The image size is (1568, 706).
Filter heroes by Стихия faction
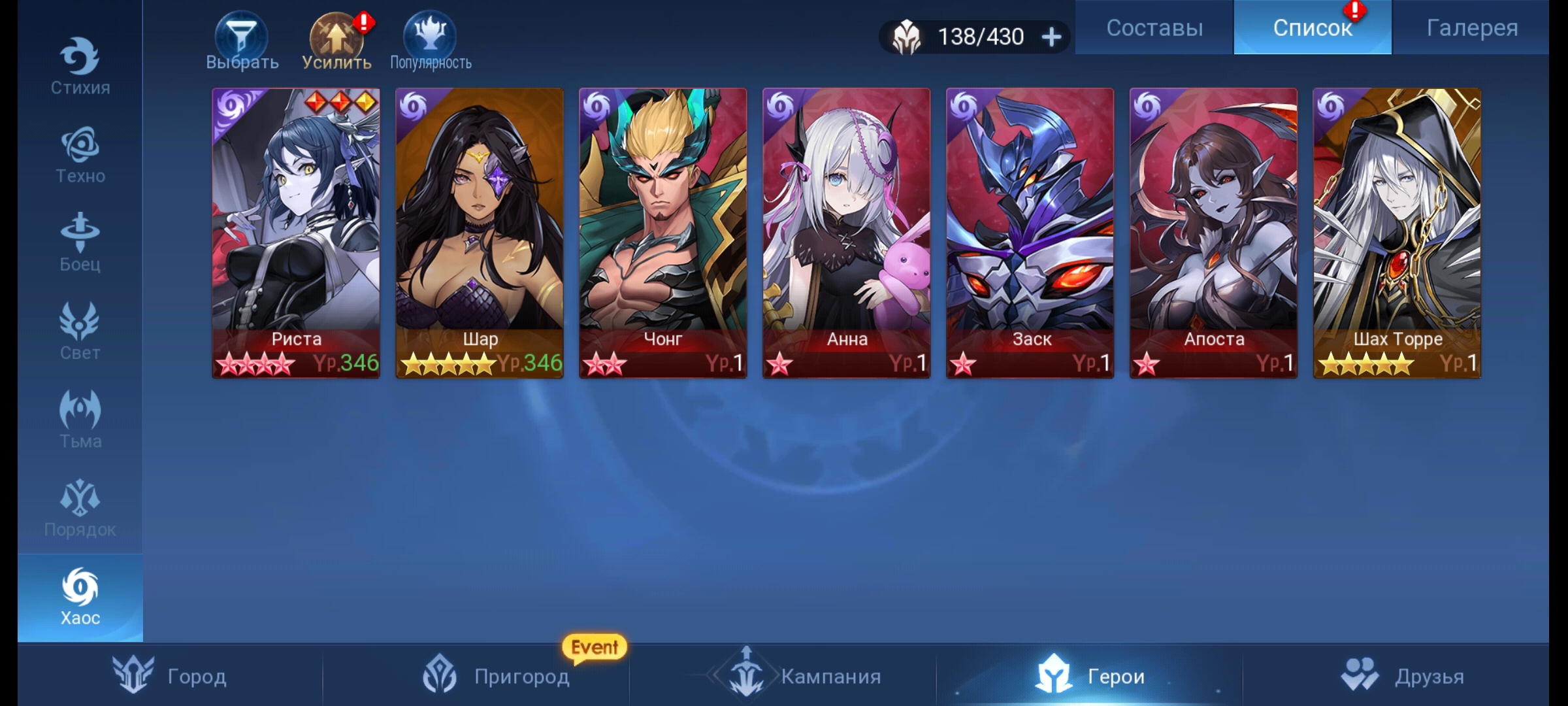(x=80, y=67)
